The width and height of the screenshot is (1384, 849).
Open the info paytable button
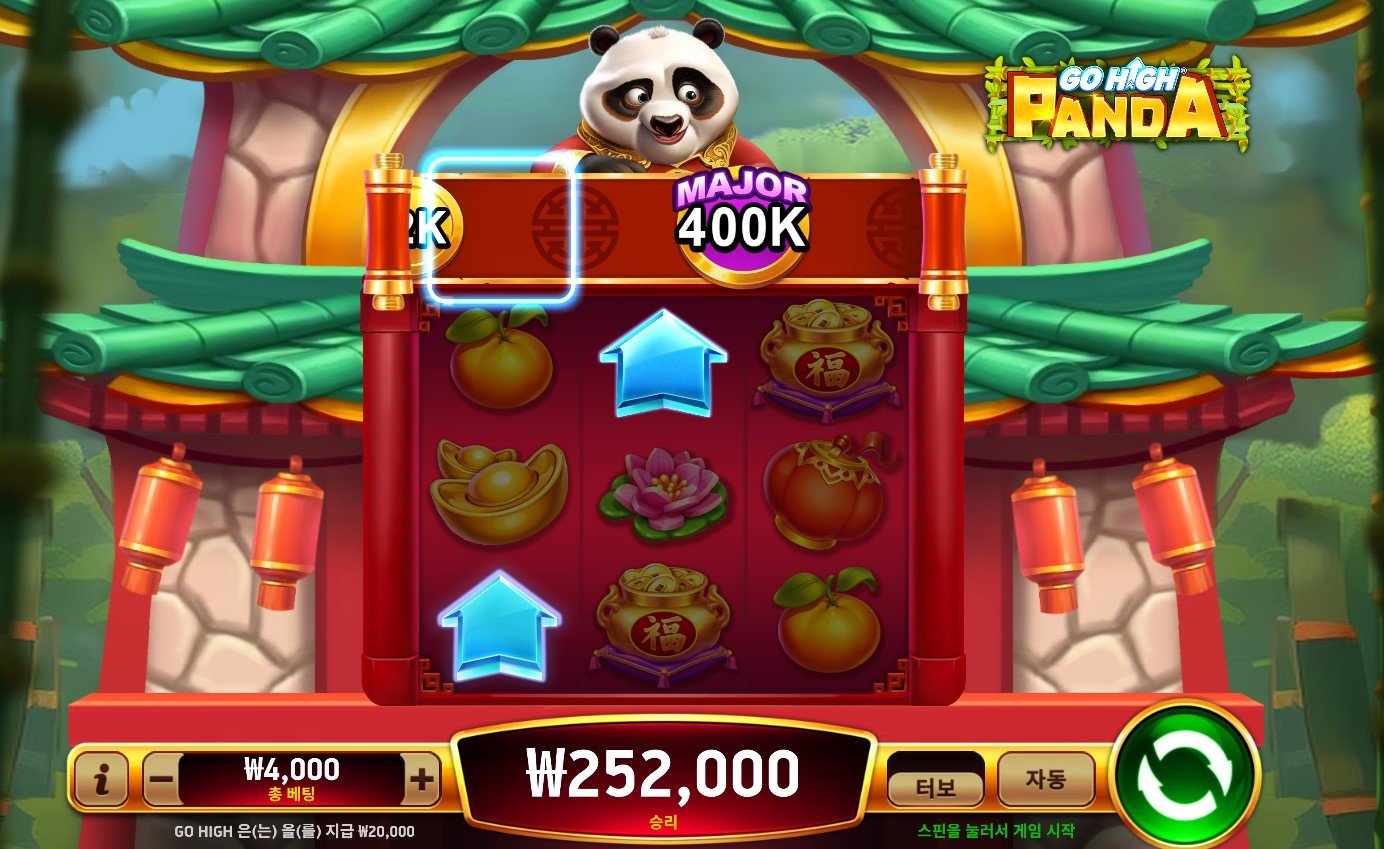pyautogui.click(x=101, y=780)
